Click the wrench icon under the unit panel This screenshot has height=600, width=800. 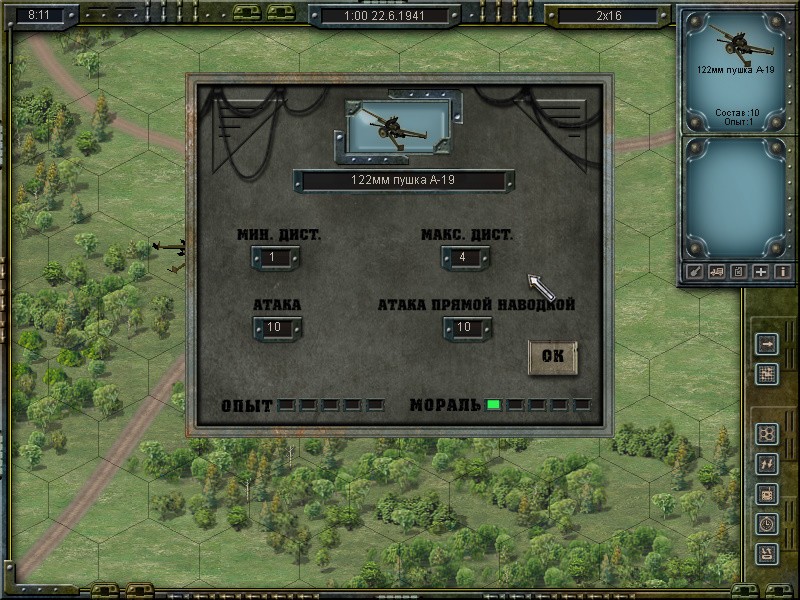tap(695, 271)
